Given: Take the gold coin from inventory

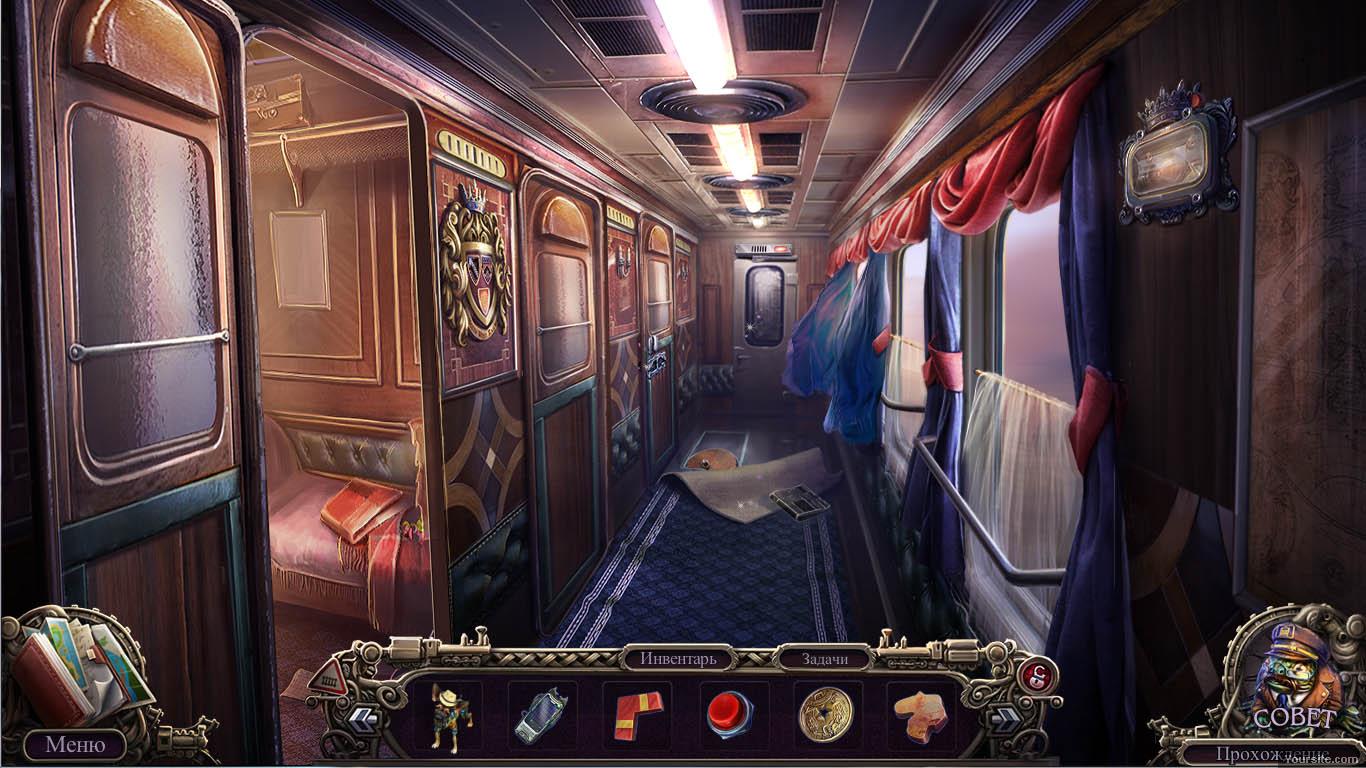Looking at the screenshot, I should coord(826,714).
